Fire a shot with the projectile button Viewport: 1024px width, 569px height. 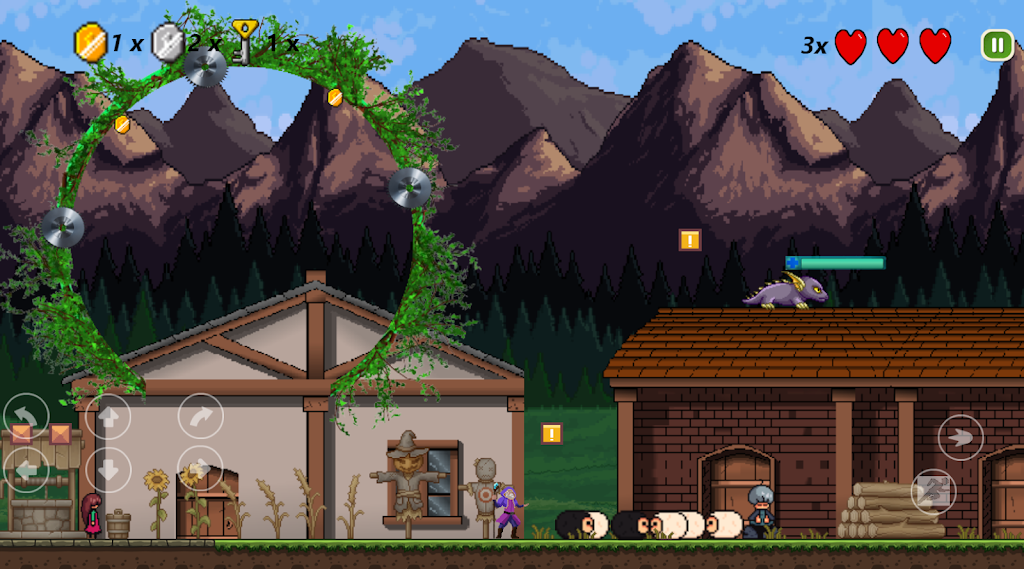960,437
